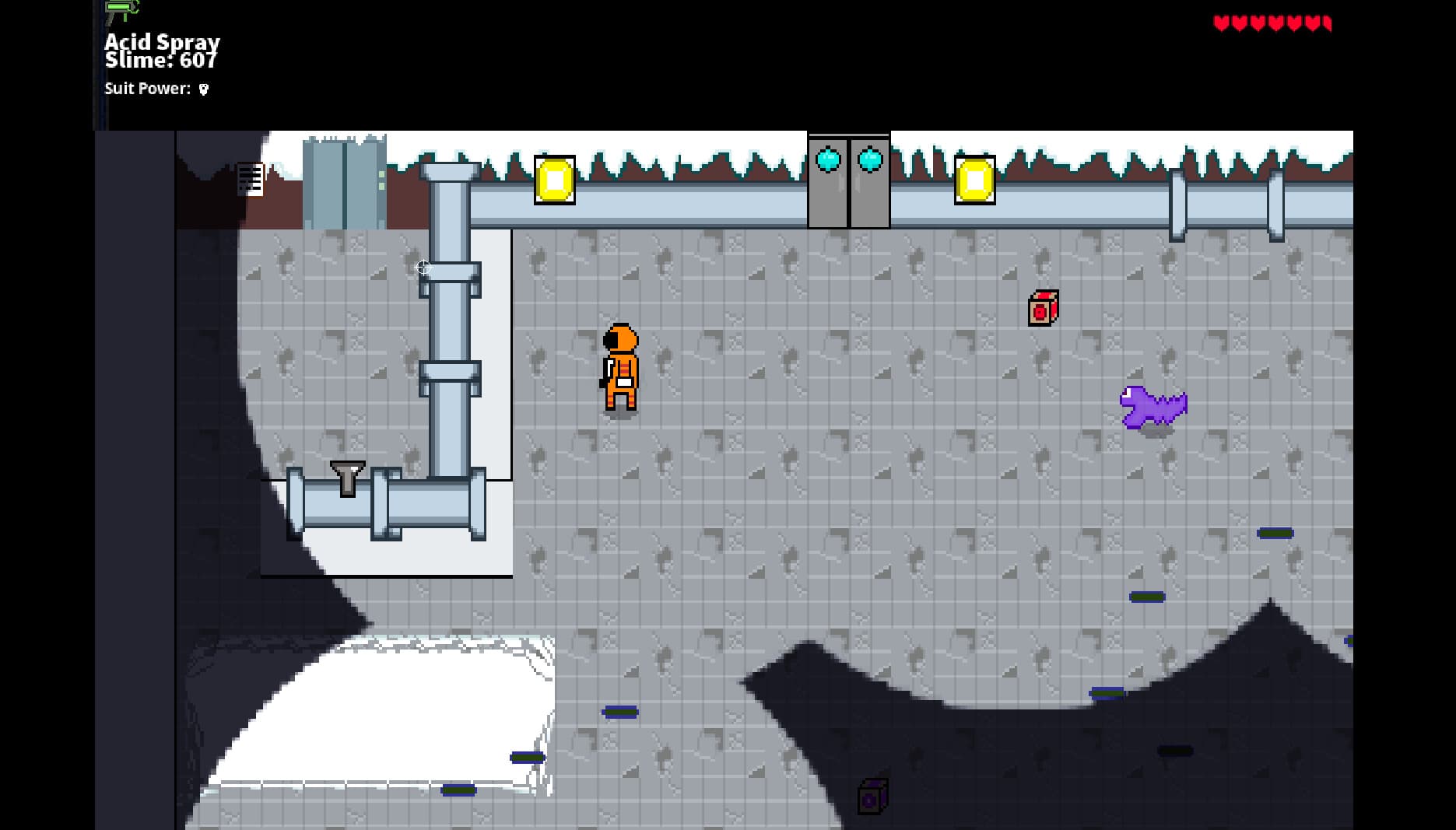Select the Slime: 607 counter text
Image resolution: width=1456 pixels, height=830 pixels.
coord(161,60)
